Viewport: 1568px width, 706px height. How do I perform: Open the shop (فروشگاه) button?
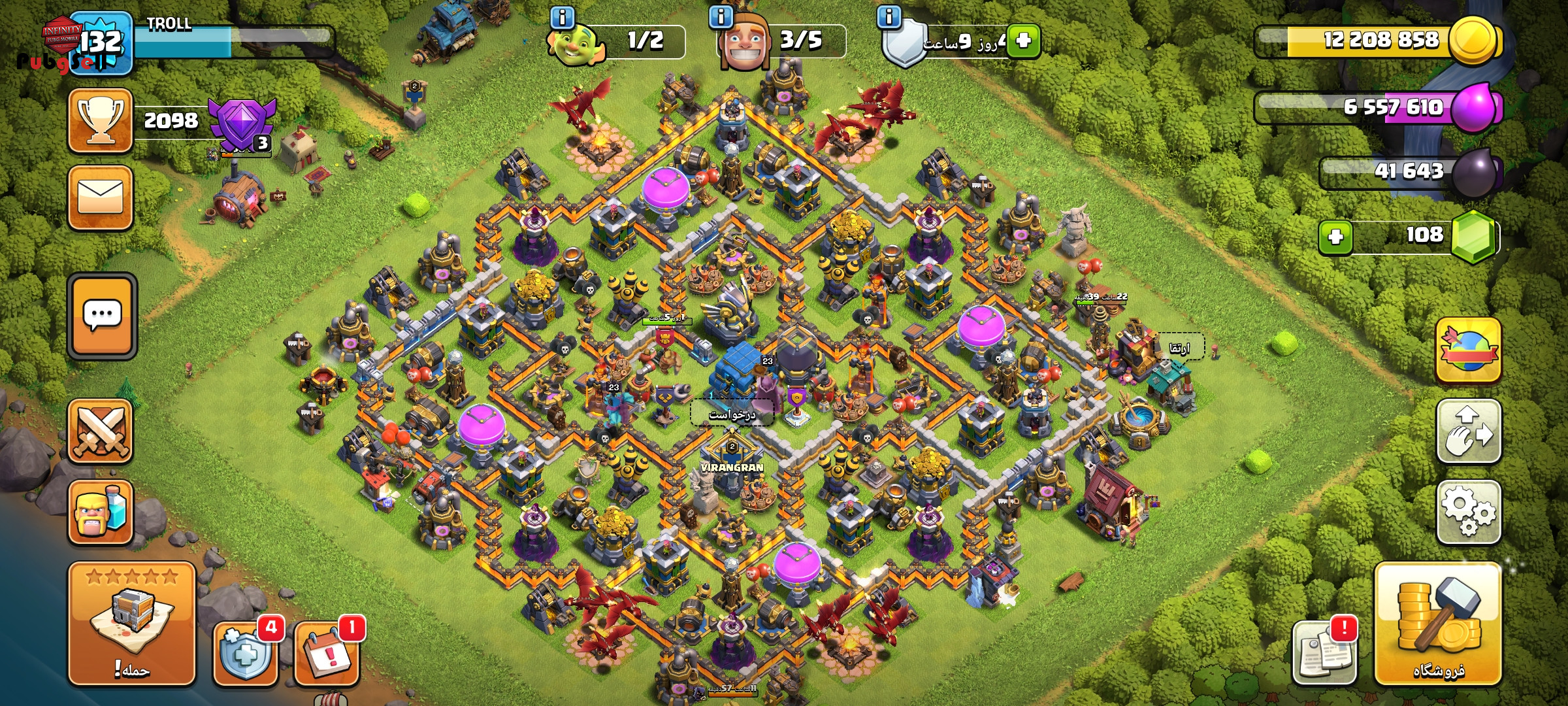(1437, 623)
